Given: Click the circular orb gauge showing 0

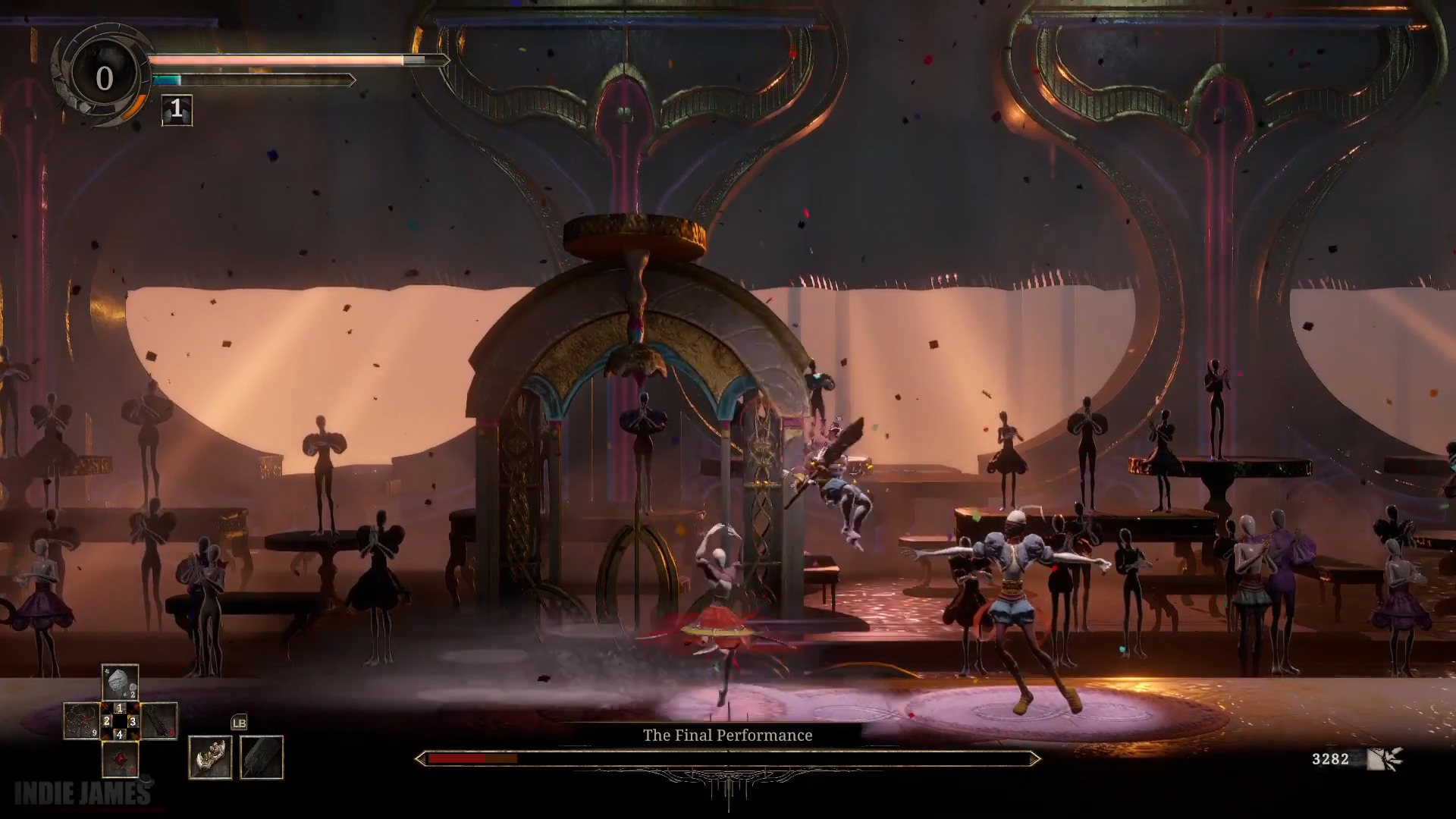Looking at the screenshot, I should [104, 78].
